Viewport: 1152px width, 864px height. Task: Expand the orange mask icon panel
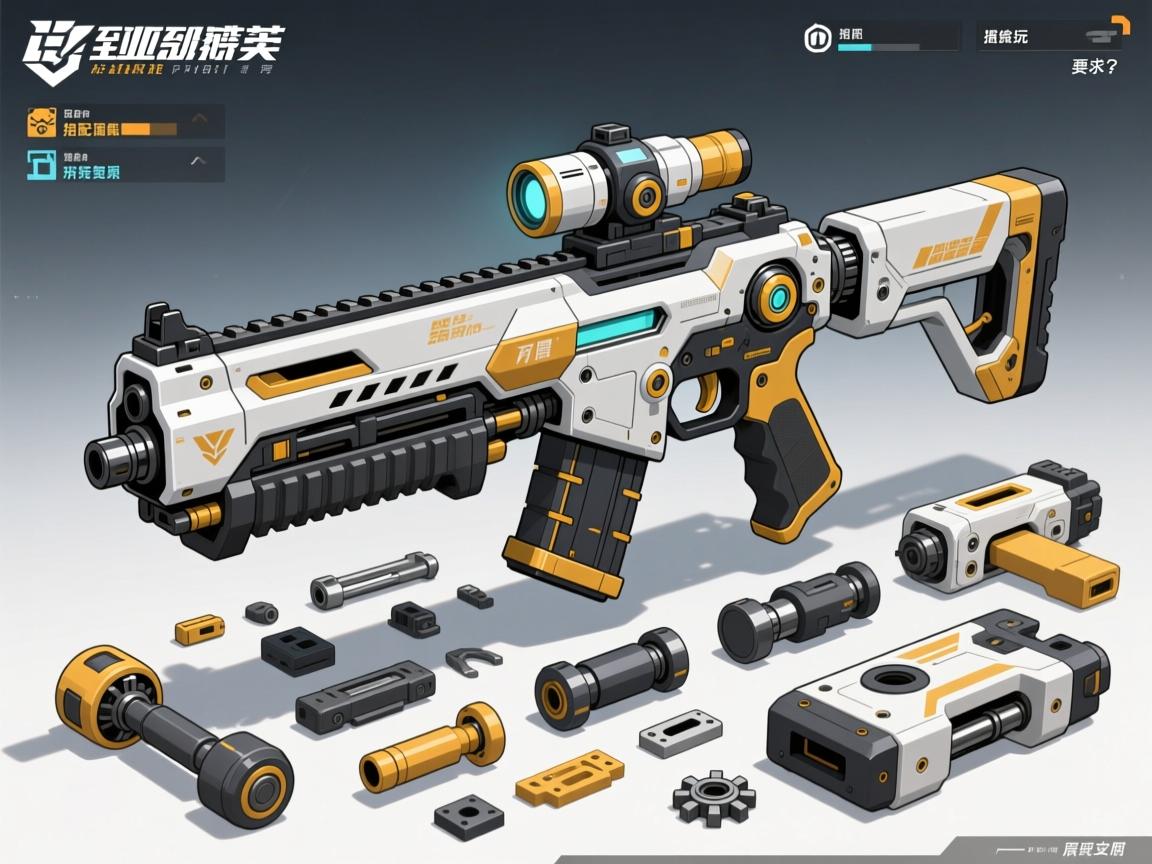pos(200,119)
